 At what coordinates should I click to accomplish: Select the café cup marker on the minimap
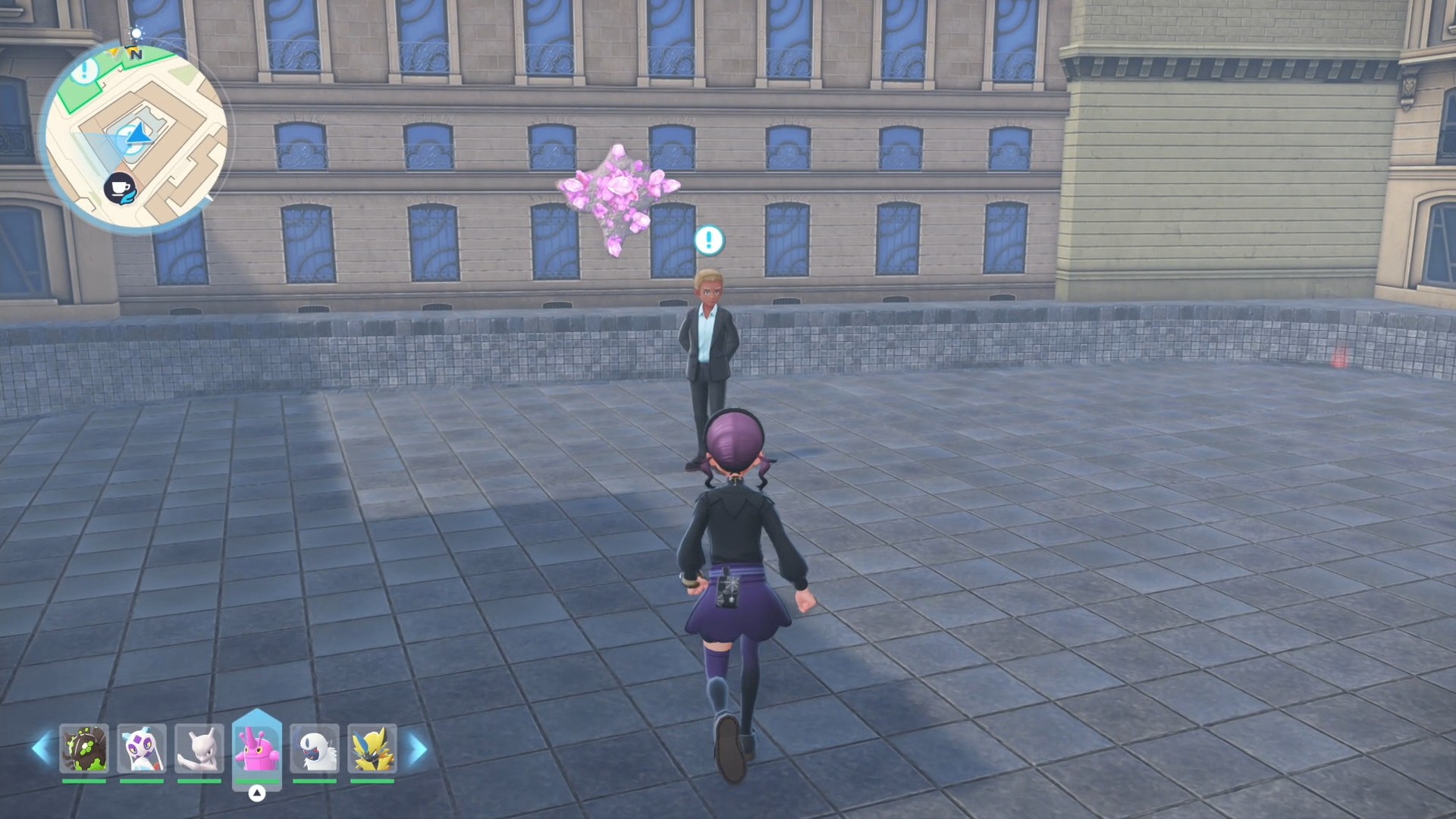point(120,188)
